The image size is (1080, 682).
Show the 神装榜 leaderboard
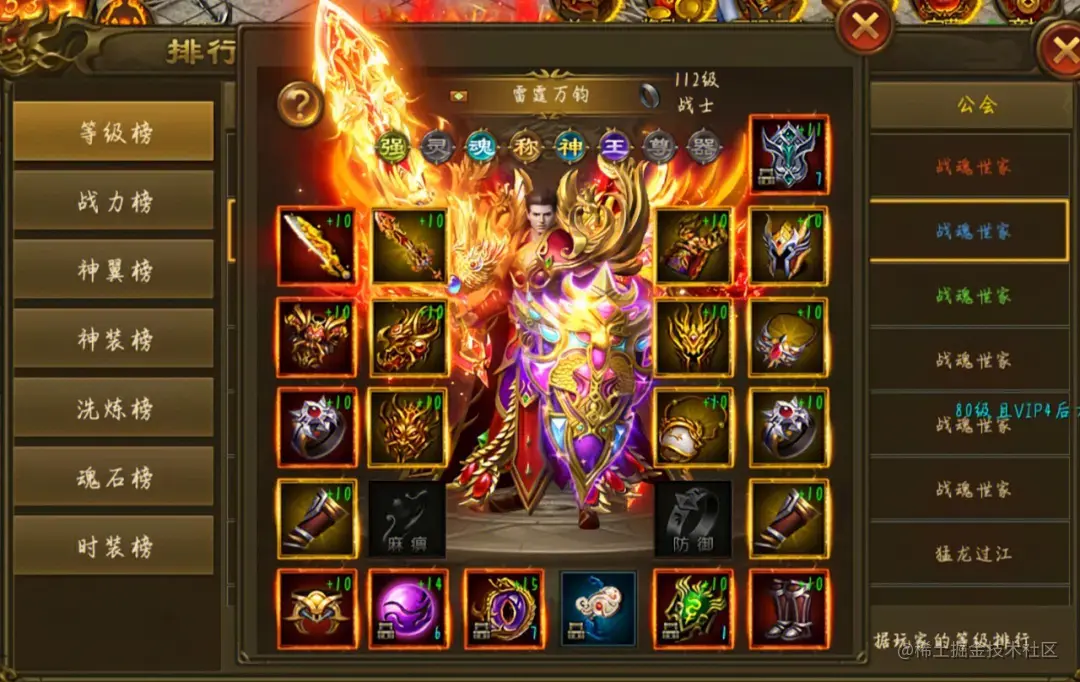click(113, 338)
